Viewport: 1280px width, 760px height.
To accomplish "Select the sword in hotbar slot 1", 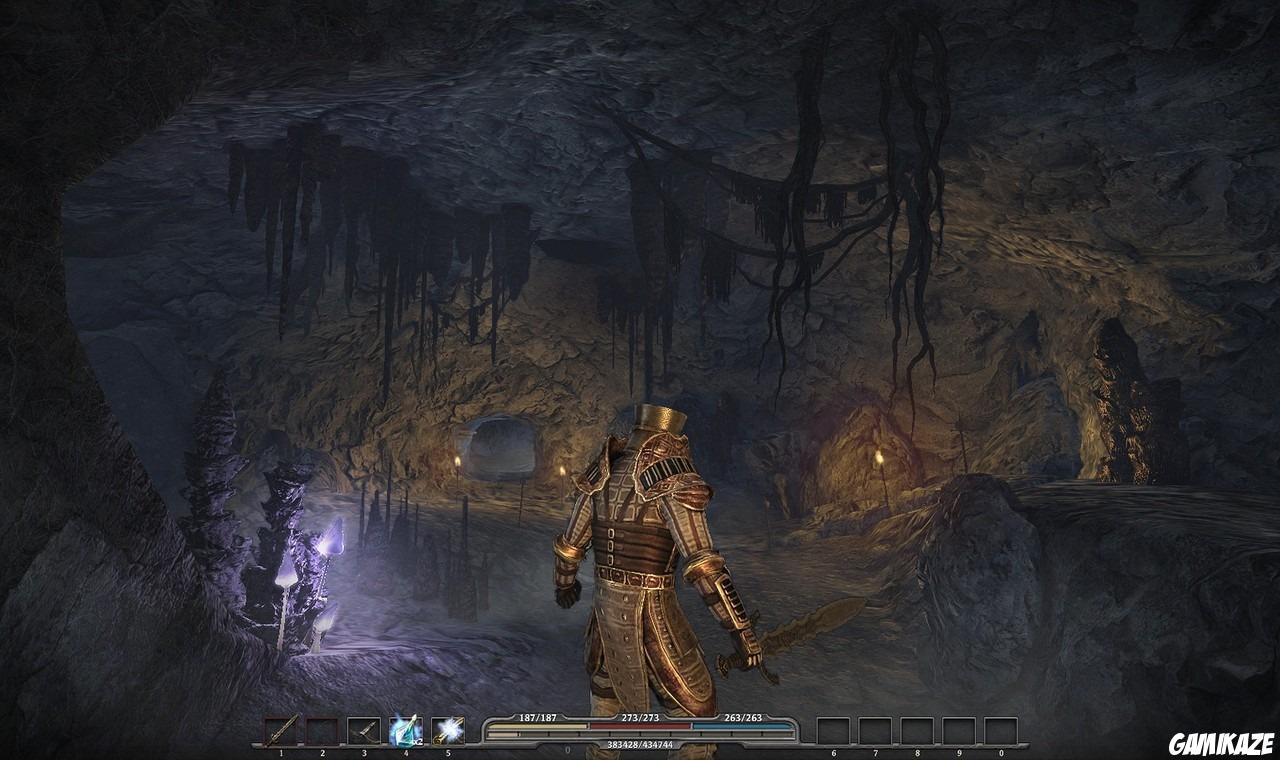I will (282, 728).
